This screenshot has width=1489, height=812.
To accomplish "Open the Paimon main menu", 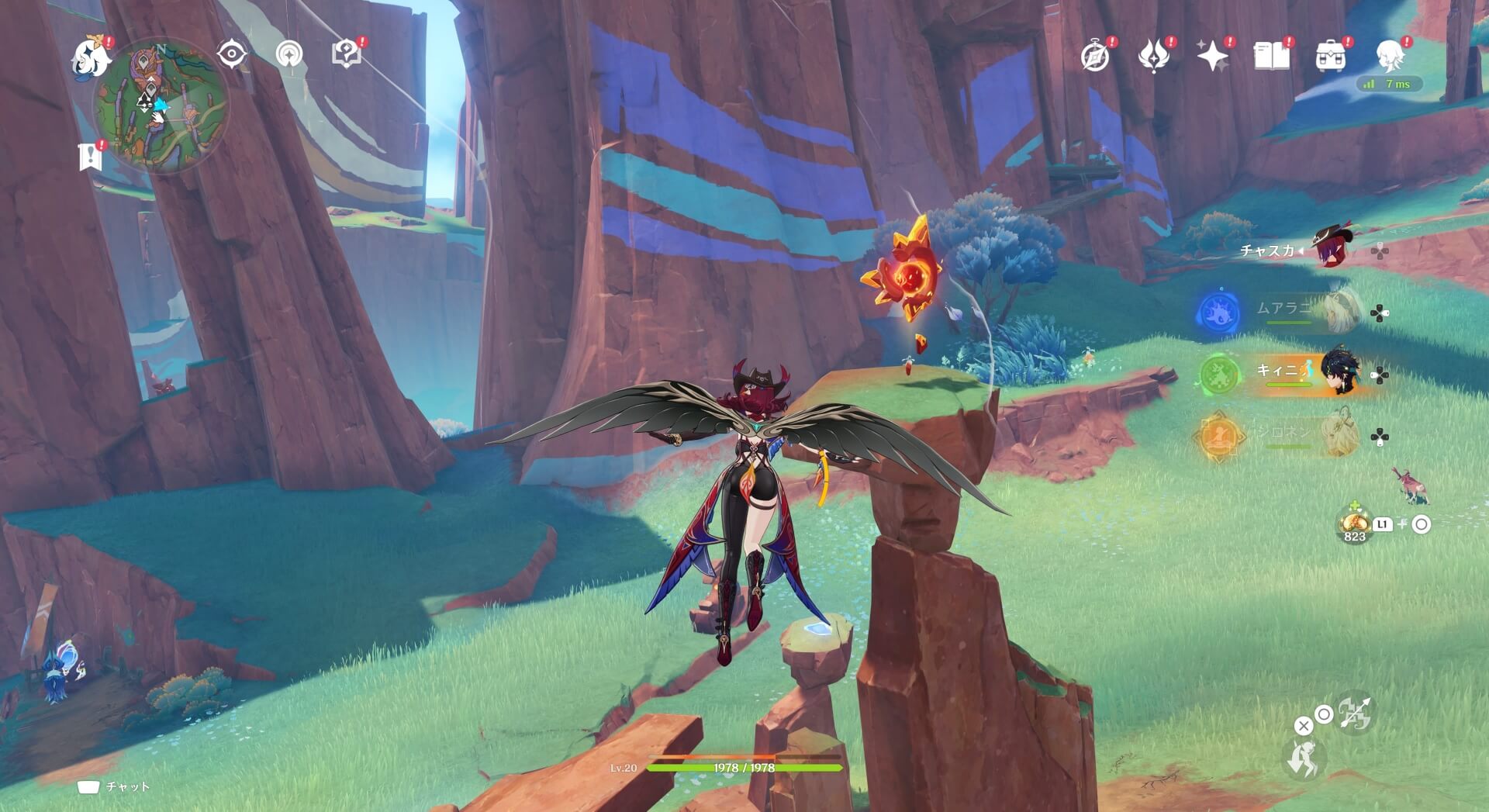I will (x=91, y=57).
